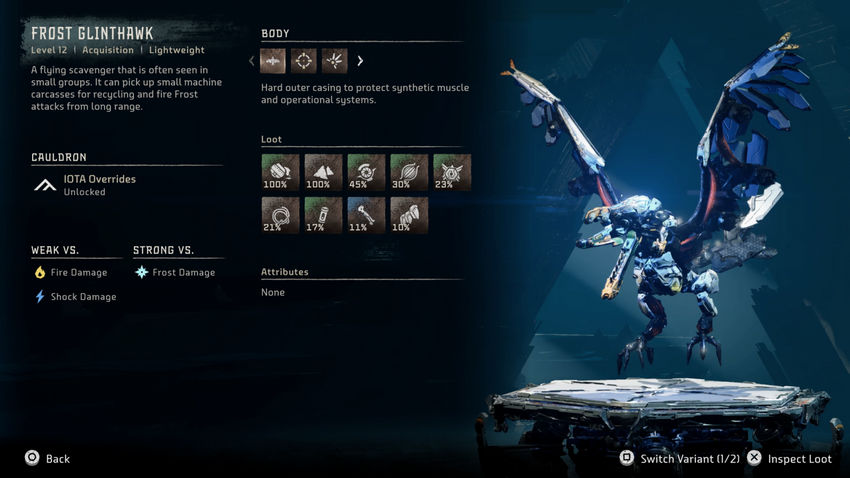This screenshot has height=478, width=850.
Task: Pick the 23% loot item
Action: [452, 172]
